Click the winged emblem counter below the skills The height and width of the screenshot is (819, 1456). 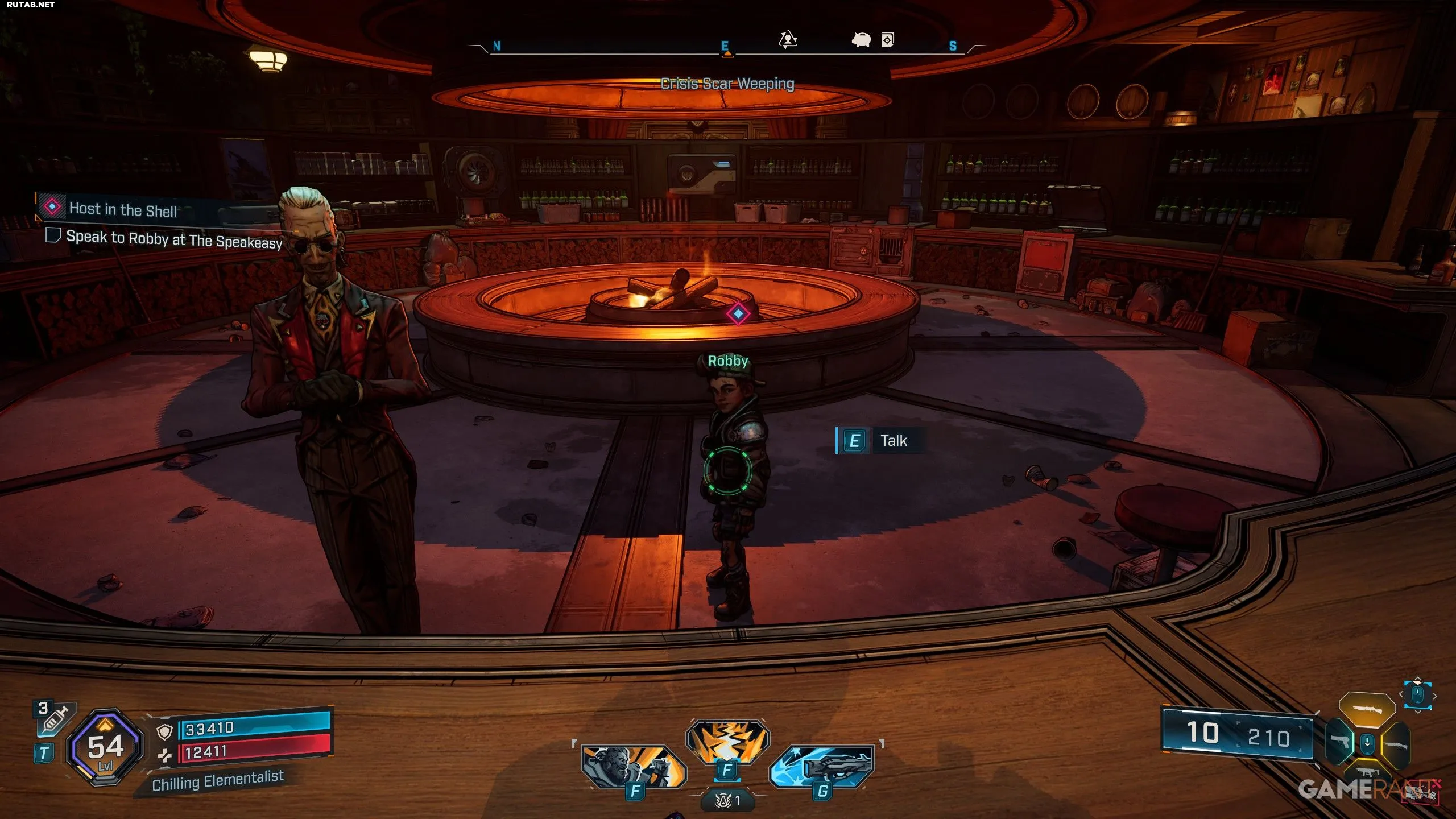[x=727, y=801]
